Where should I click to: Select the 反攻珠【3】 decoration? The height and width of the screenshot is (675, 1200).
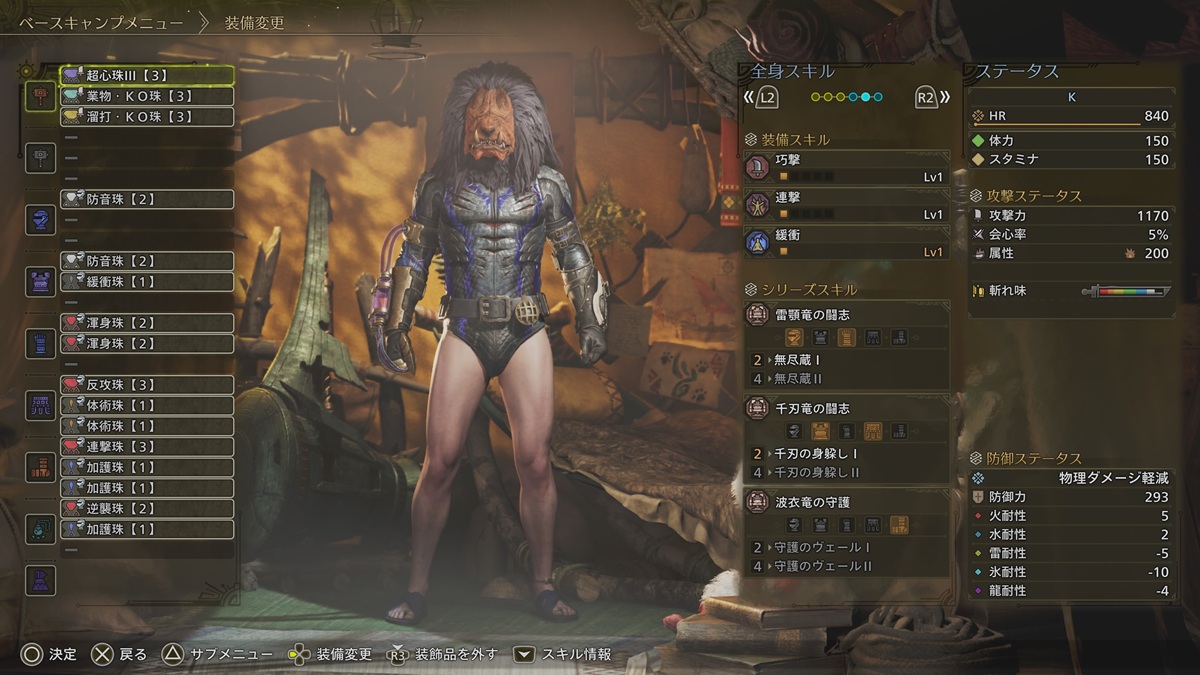tap(147, 385)
